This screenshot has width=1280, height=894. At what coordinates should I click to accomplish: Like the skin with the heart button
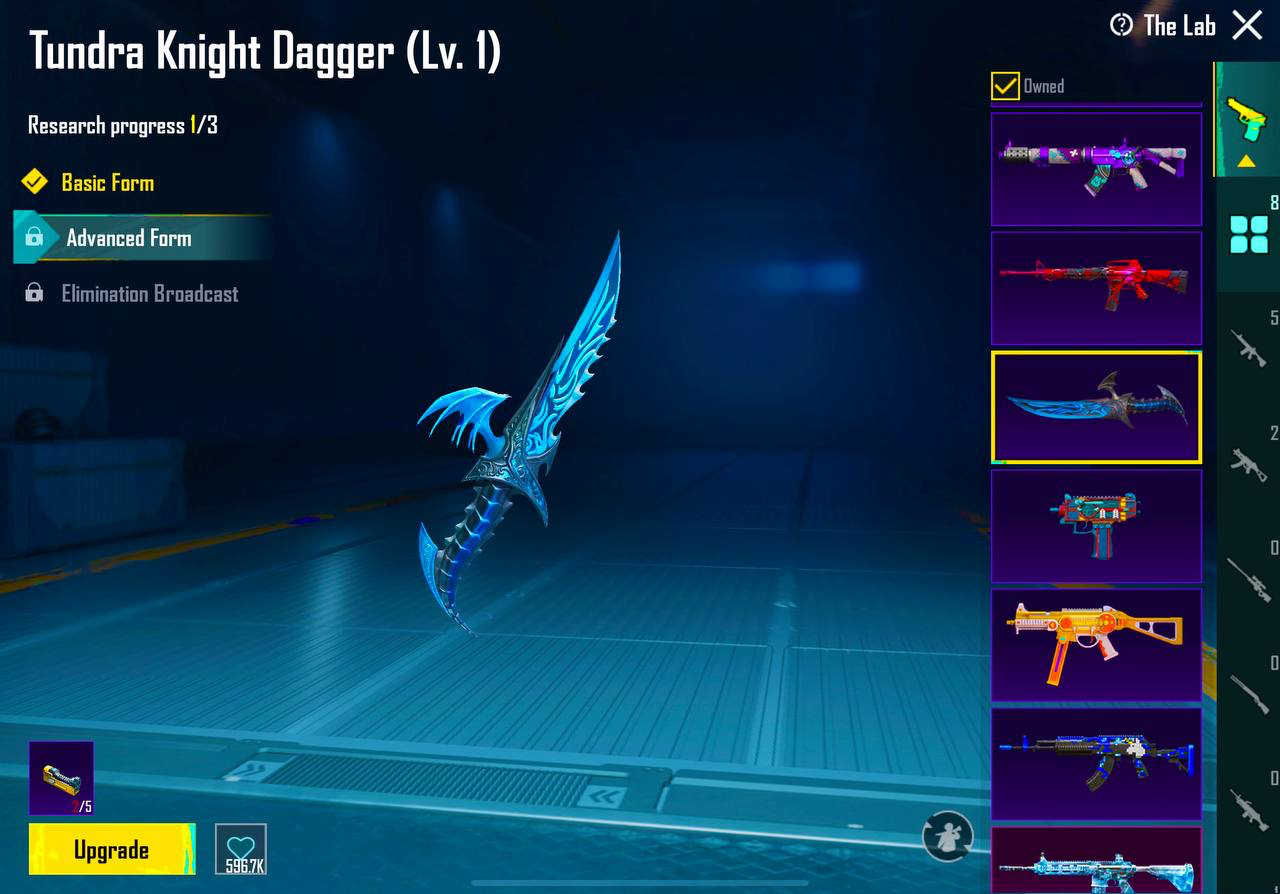pos(241,849)
